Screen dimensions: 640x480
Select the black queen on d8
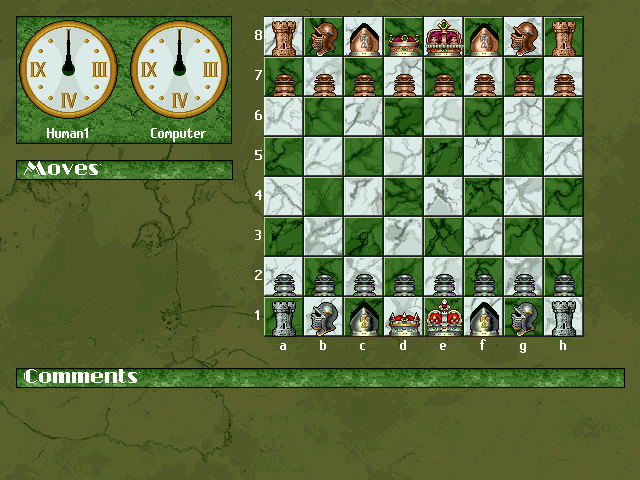[x=403, y=37]
